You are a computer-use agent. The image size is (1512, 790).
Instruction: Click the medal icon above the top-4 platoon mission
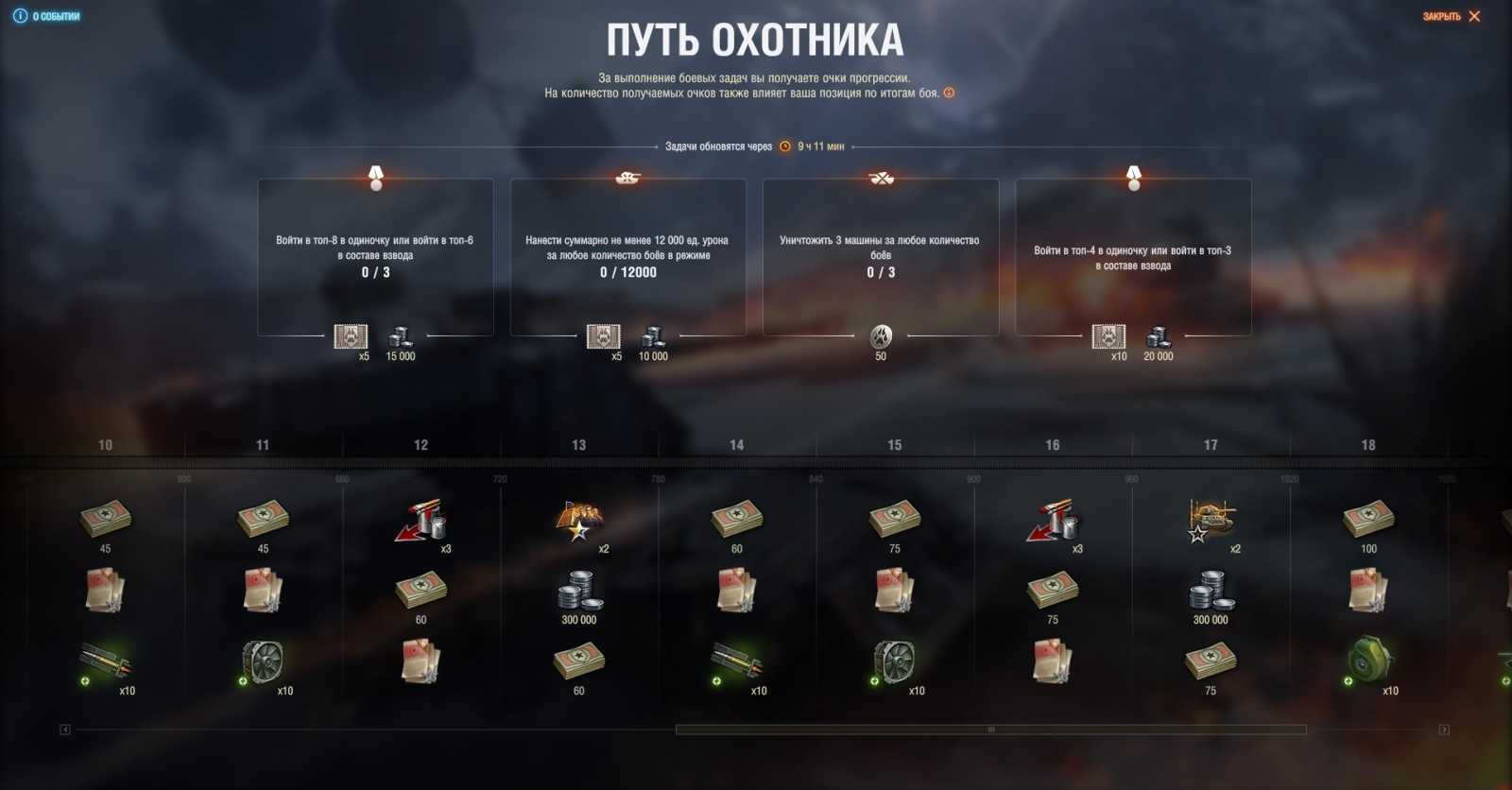click(x=1134, y=180)
